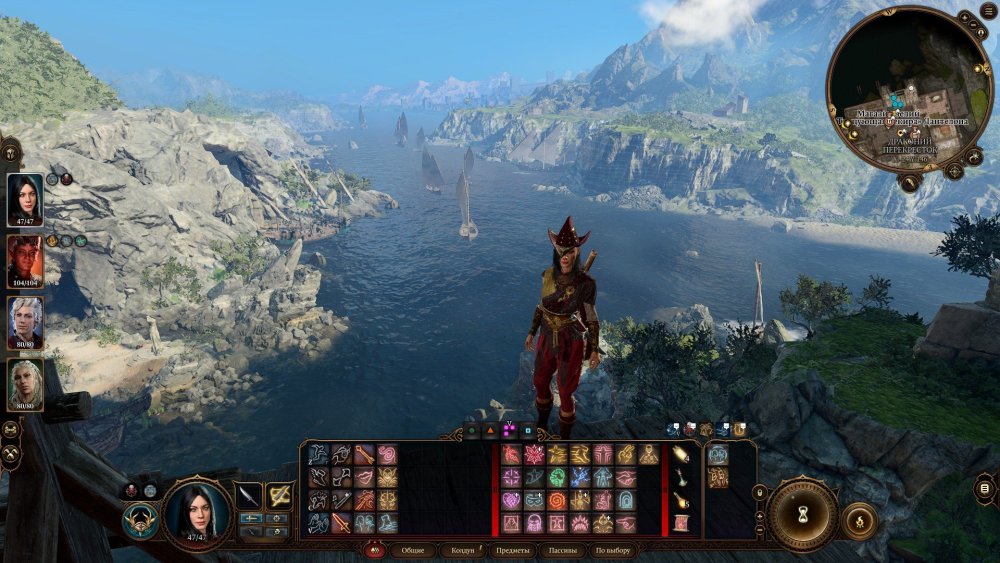Select the blonde braided woman party portrait
This screenshot has height=563, width=1000.
click(25, 385)
